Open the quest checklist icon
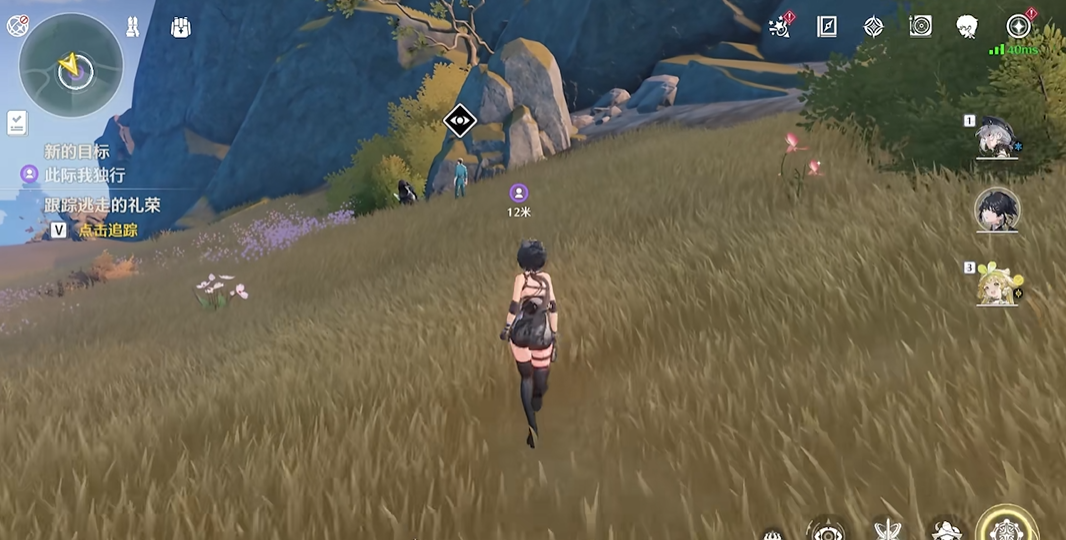The image size is (1066, 540). tap(17, 122)
